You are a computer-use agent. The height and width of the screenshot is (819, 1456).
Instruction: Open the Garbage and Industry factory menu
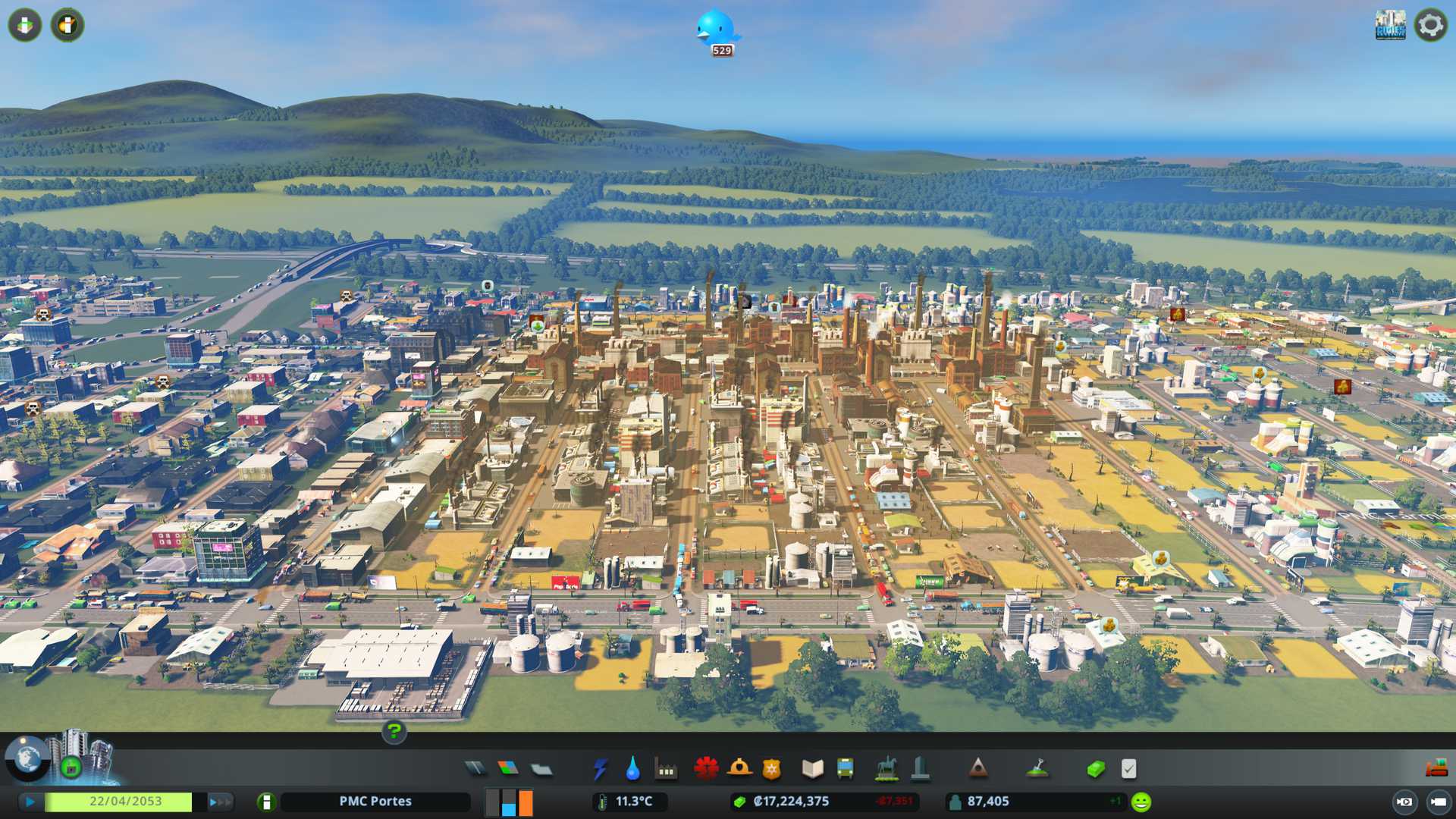point(666,769)
